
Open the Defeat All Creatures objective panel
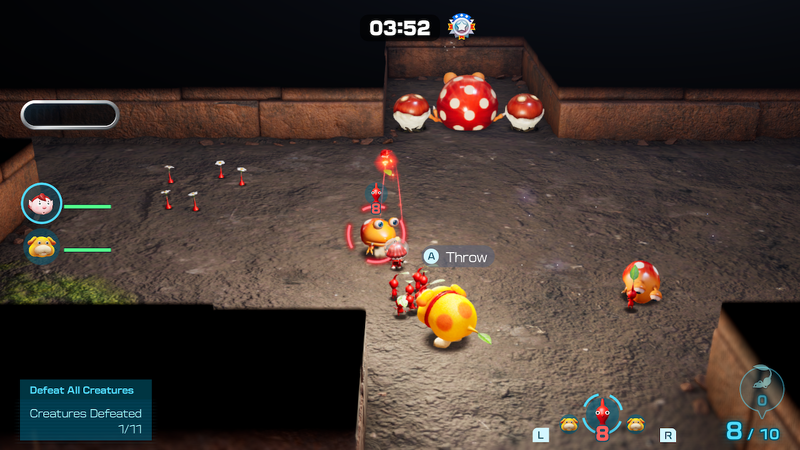point(85,408)
